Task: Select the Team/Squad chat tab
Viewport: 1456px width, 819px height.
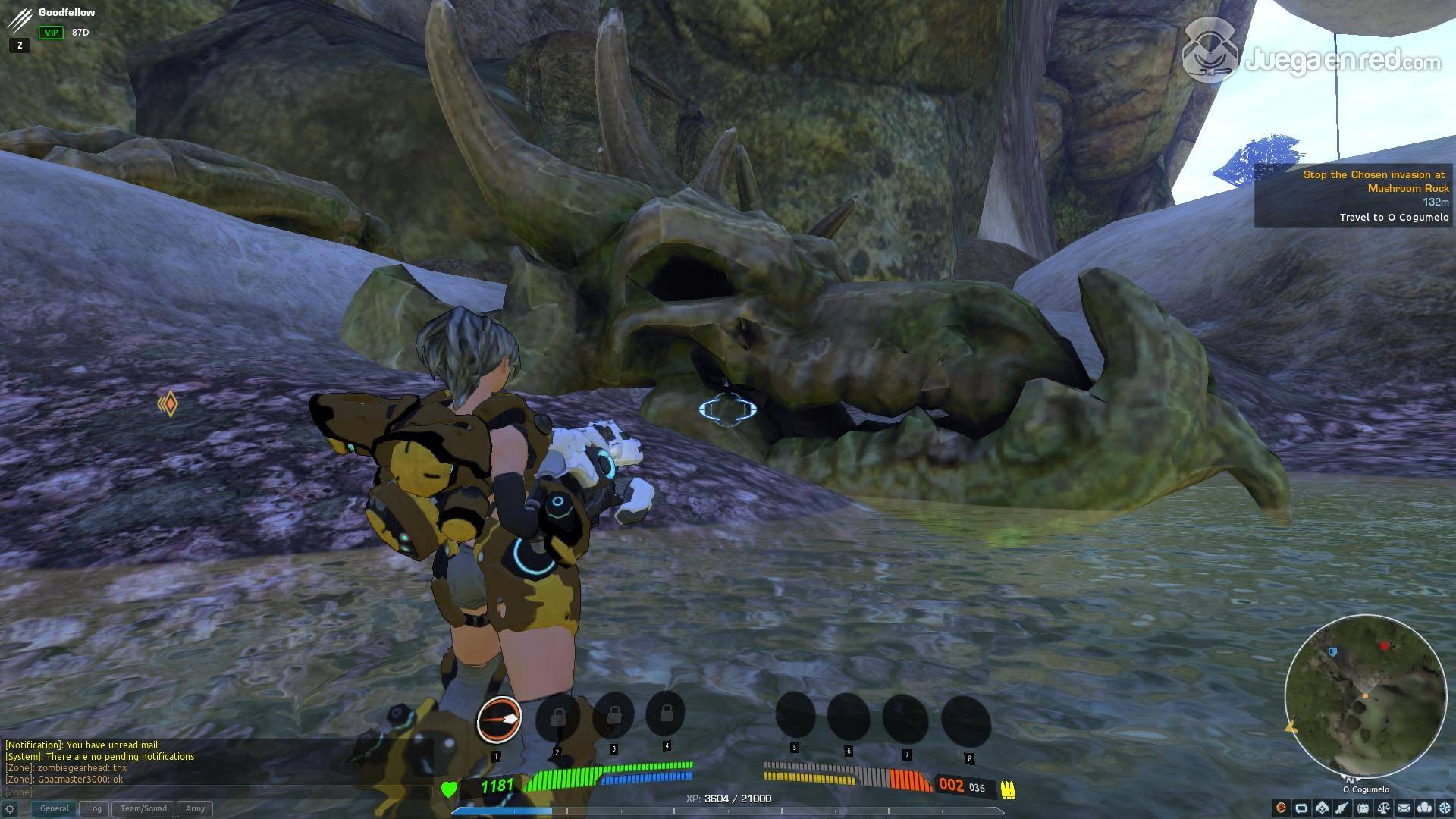Action: point(143,808)
